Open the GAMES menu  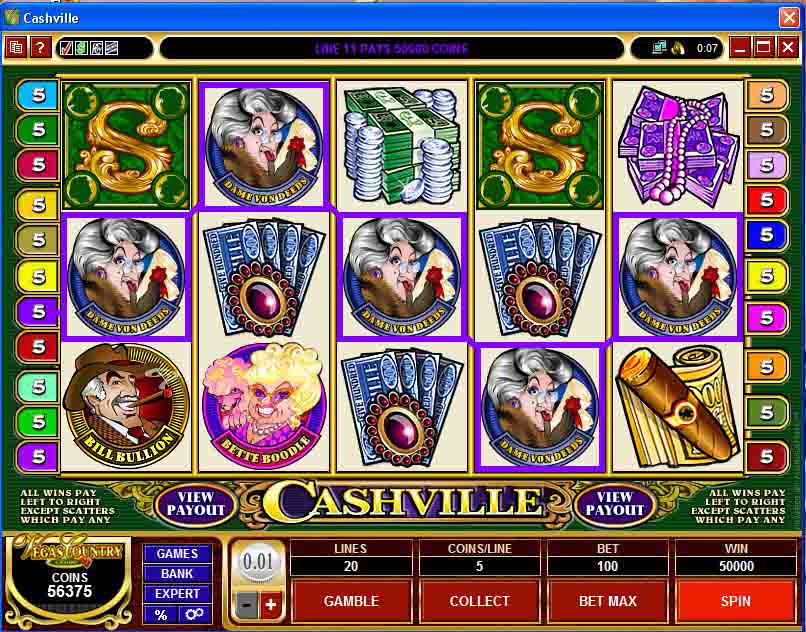point(177,553)
